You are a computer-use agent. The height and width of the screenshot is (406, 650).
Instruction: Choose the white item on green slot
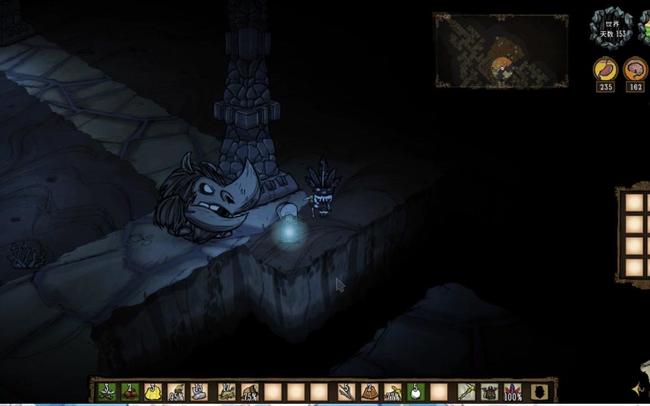pos(414,392)
